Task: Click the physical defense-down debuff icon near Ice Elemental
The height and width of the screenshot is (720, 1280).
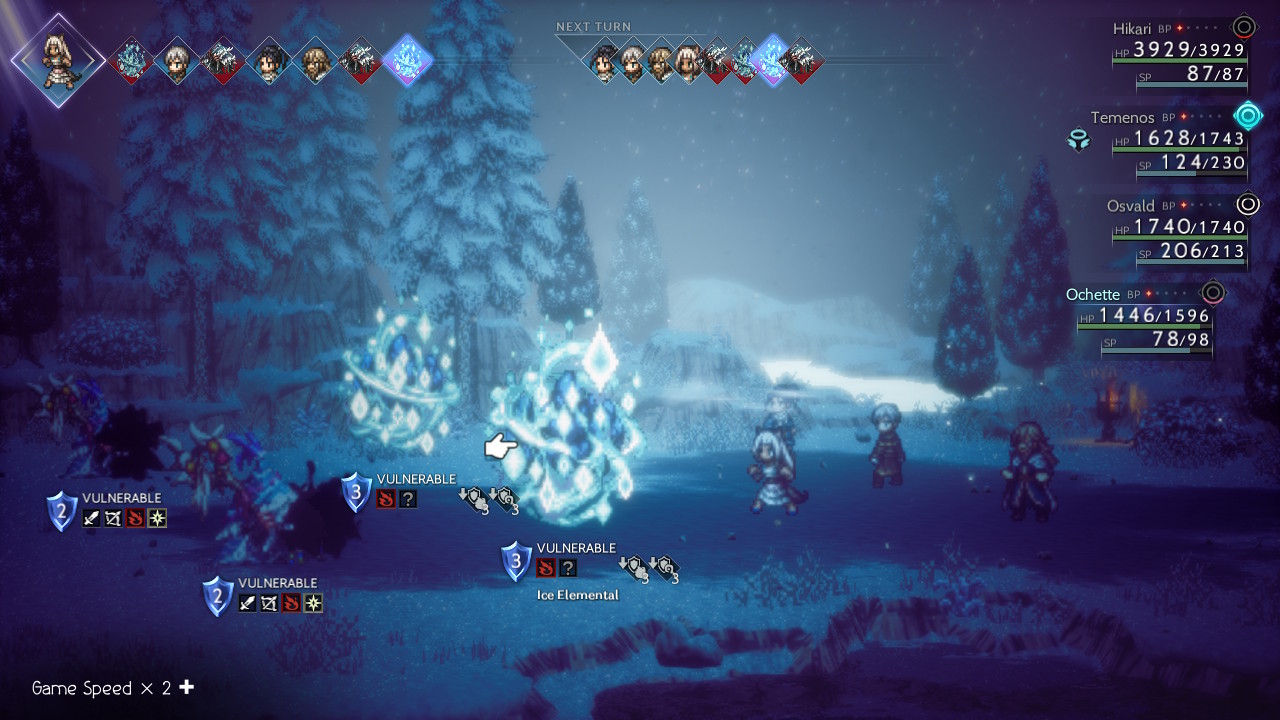Action: pos(634,568)
